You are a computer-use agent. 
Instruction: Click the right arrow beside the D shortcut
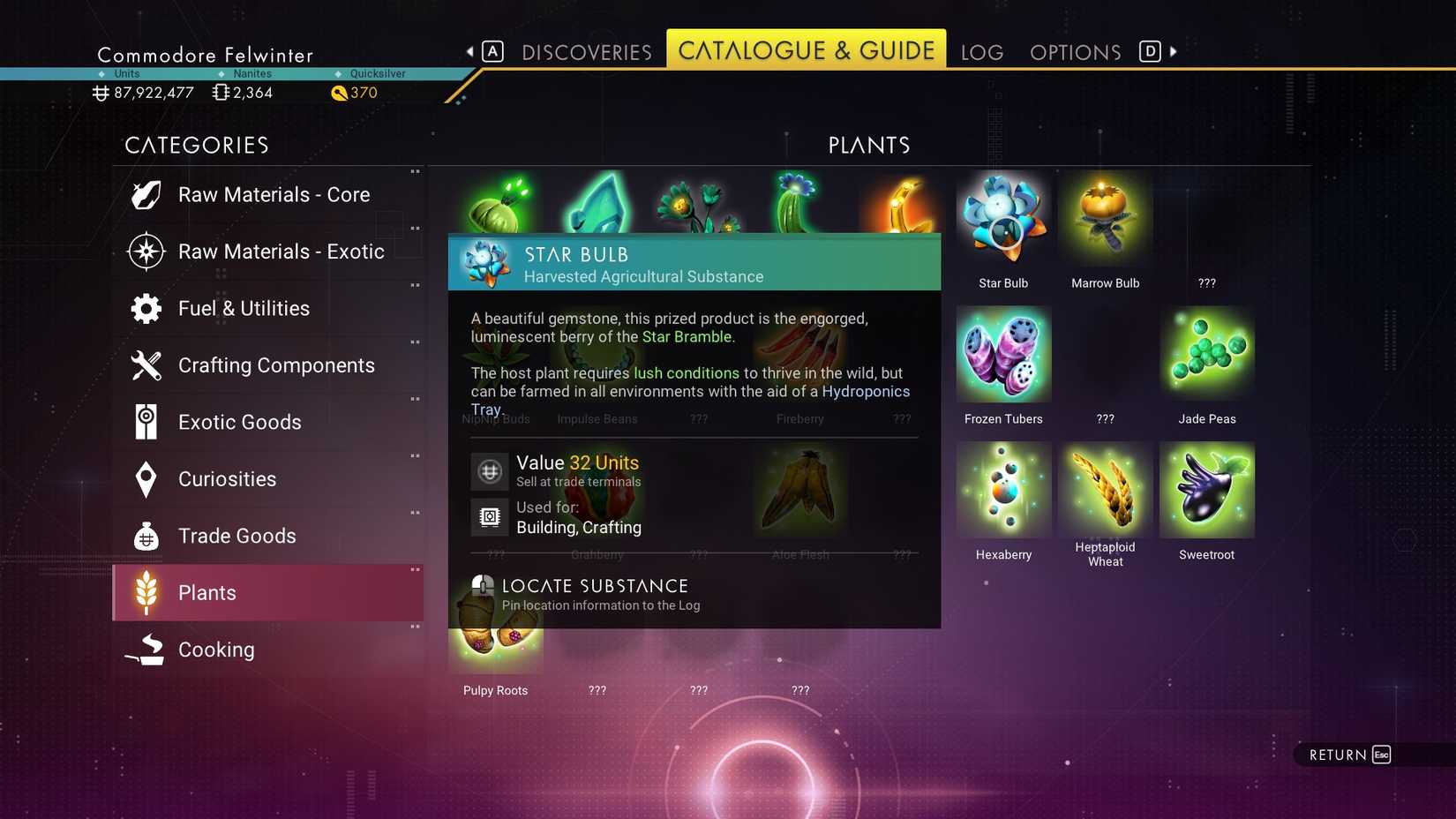coord(1175,51)
